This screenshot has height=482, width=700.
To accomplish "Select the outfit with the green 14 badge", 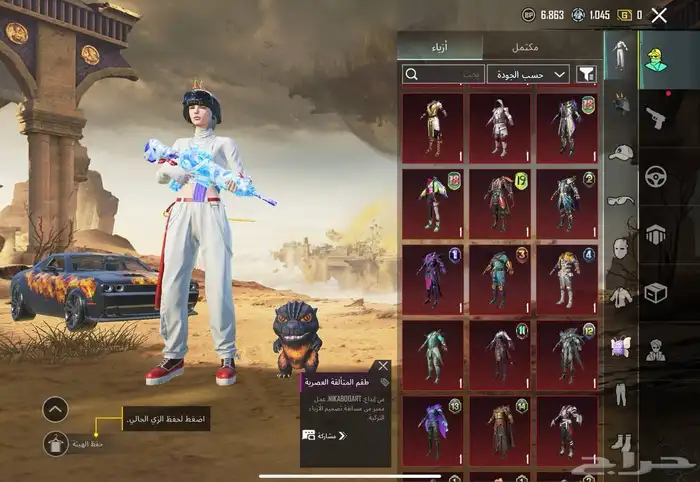I will (x=499, y=428).
